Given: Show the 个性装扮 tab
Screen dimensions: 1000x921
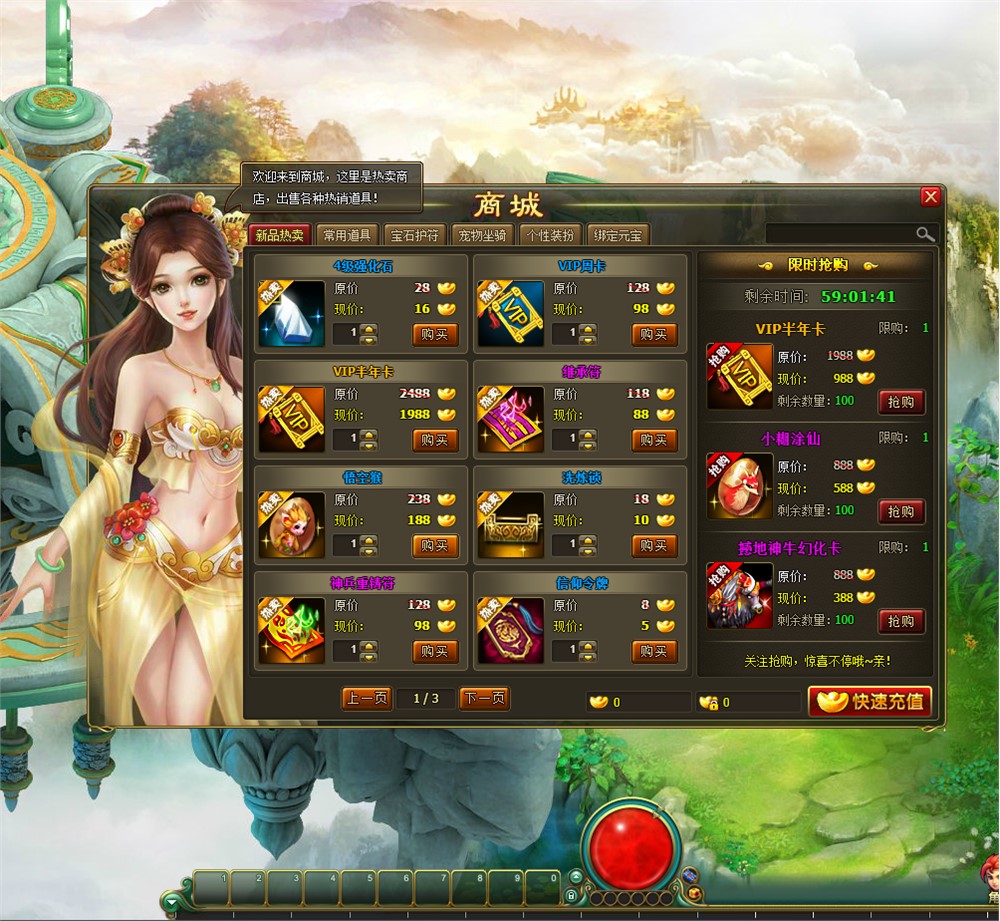Looking at the screenshot, I should [x=550, y=236].
